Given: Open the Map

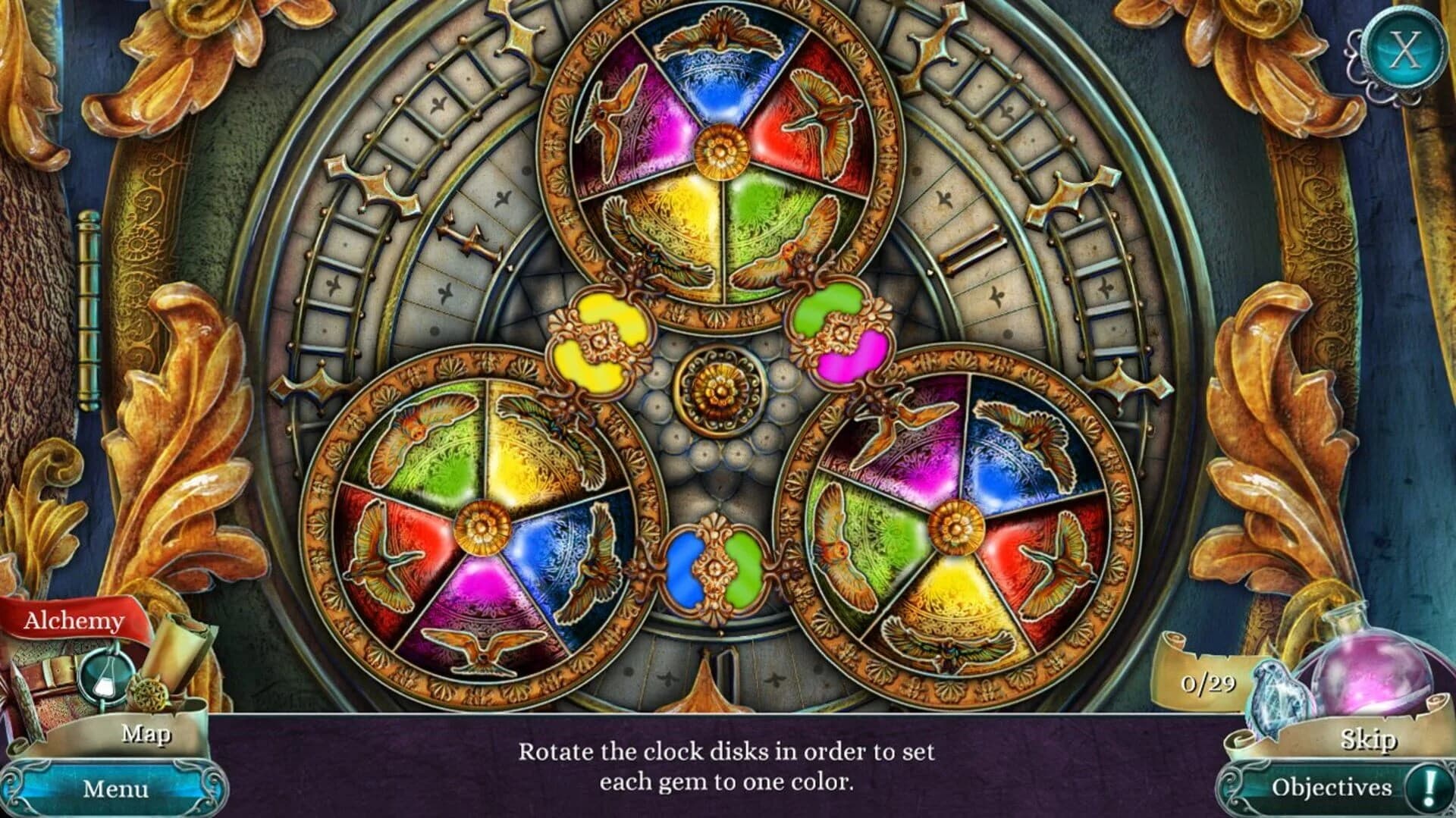Looking at the screenshot, I should click(146, 734).
